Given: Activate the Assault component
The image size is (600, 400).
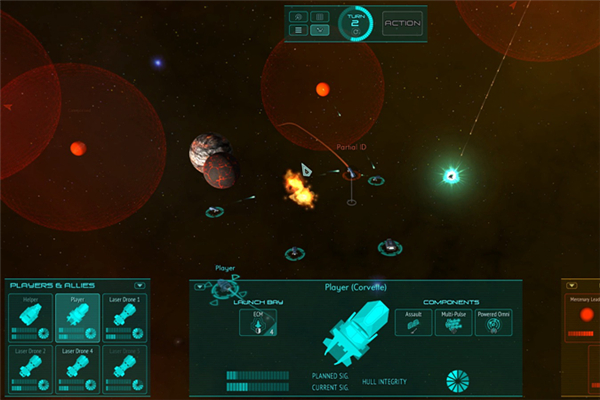Looking at the screenshot, I should pos(413,321).
